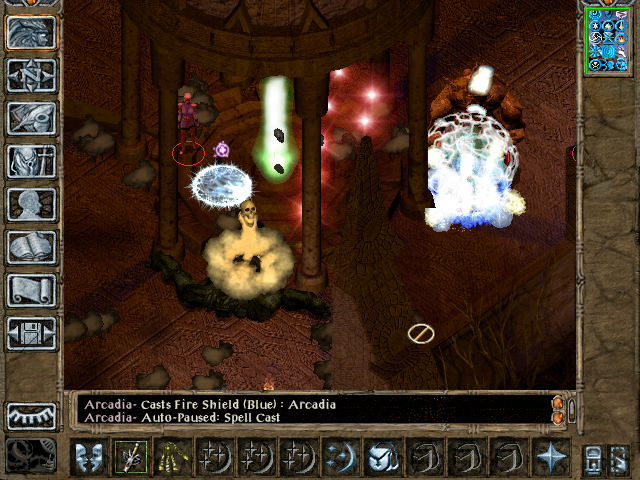Viewport: 640px width, 480px height.
Task: Select Arcadia's portrait in the top-right corner
Action: pos(606,40)
